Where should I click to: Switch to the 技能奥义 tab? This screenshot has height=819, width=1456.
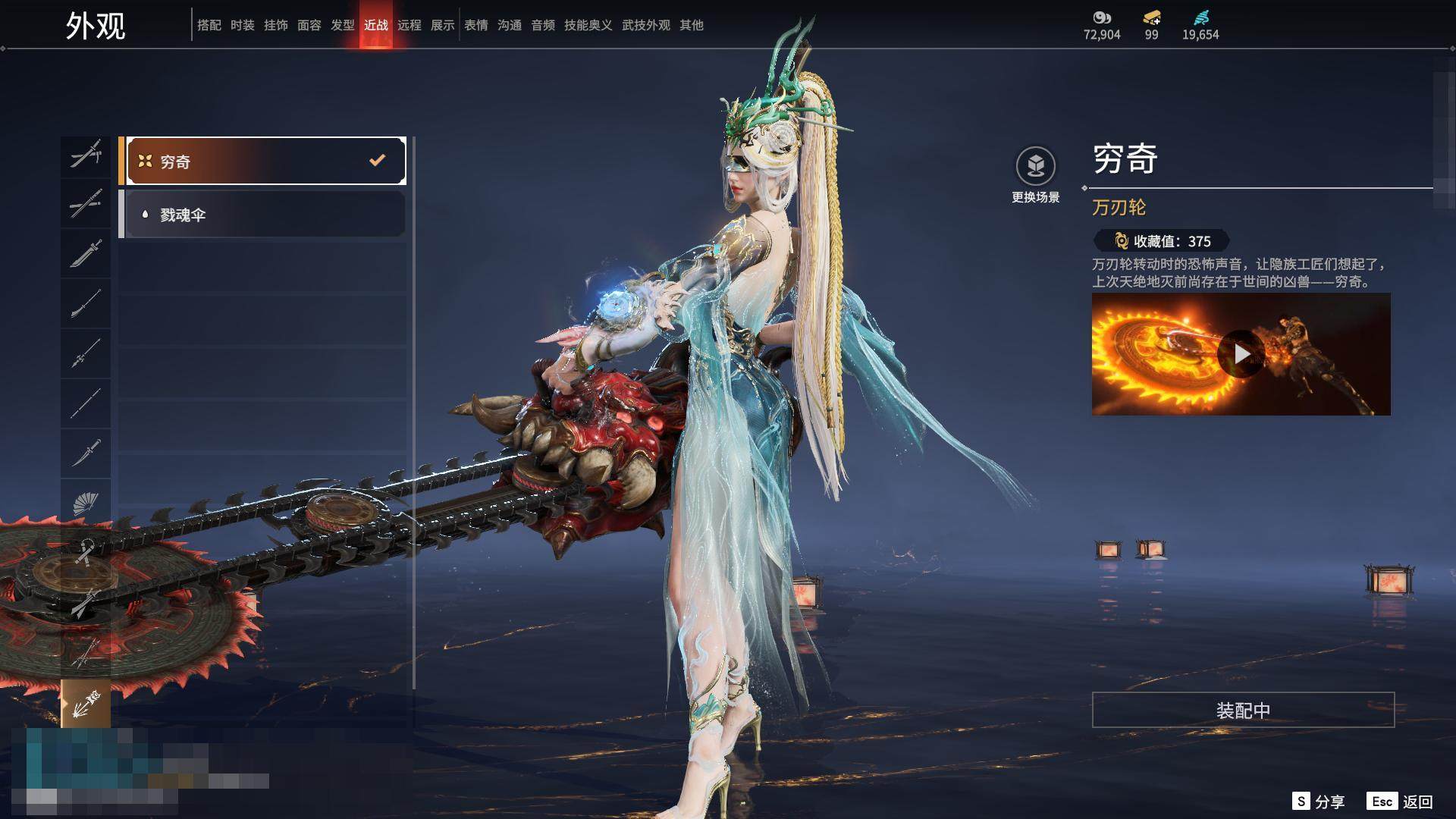[588, 25]
